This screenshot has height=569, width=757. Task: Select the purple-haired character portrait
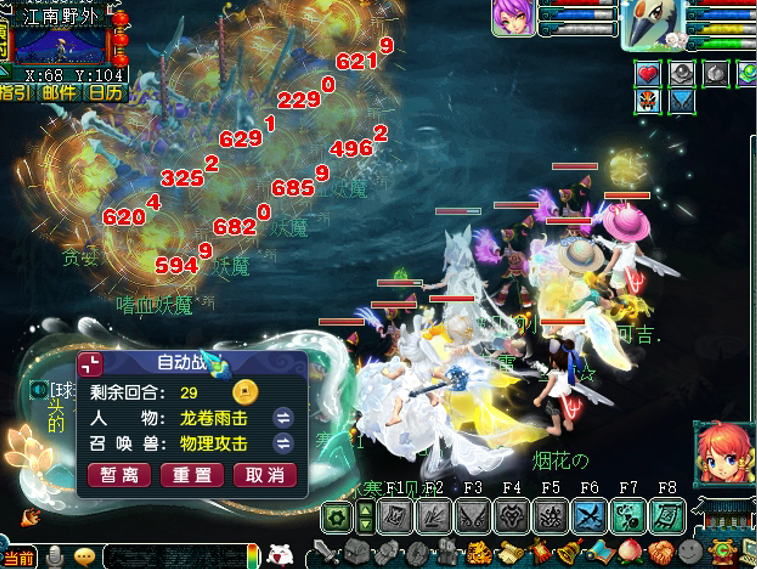click(x=513, y=18)
